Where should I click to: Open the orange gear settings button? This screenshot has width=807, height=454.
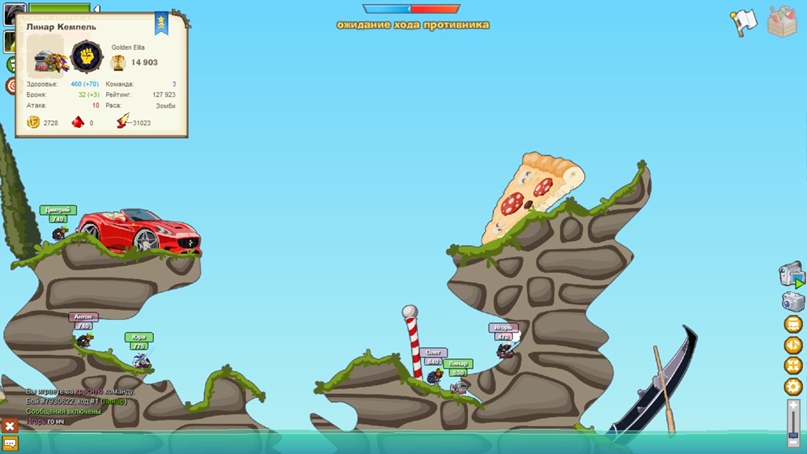tap(794, 386)
